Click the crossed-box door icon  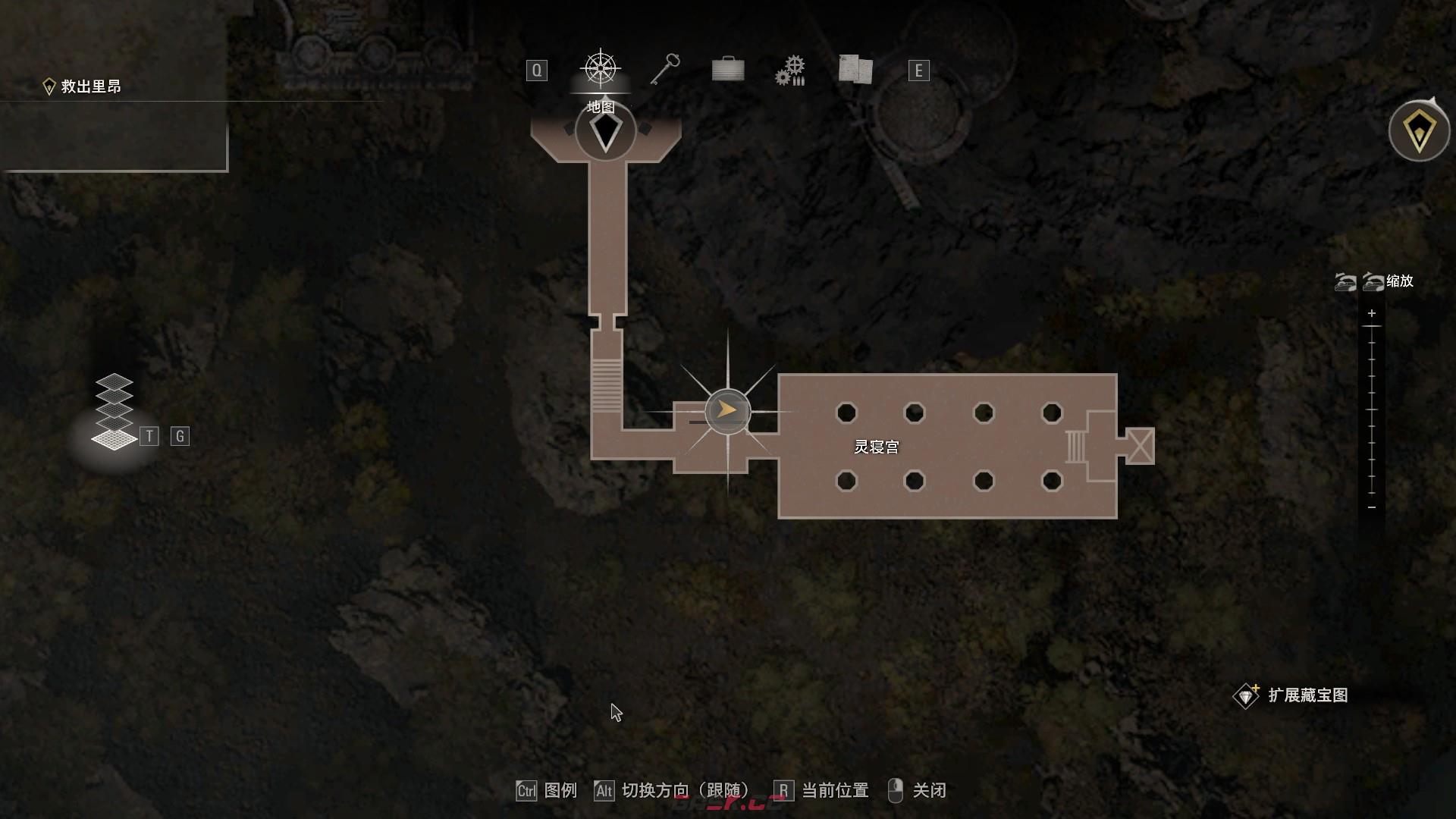1139,446
